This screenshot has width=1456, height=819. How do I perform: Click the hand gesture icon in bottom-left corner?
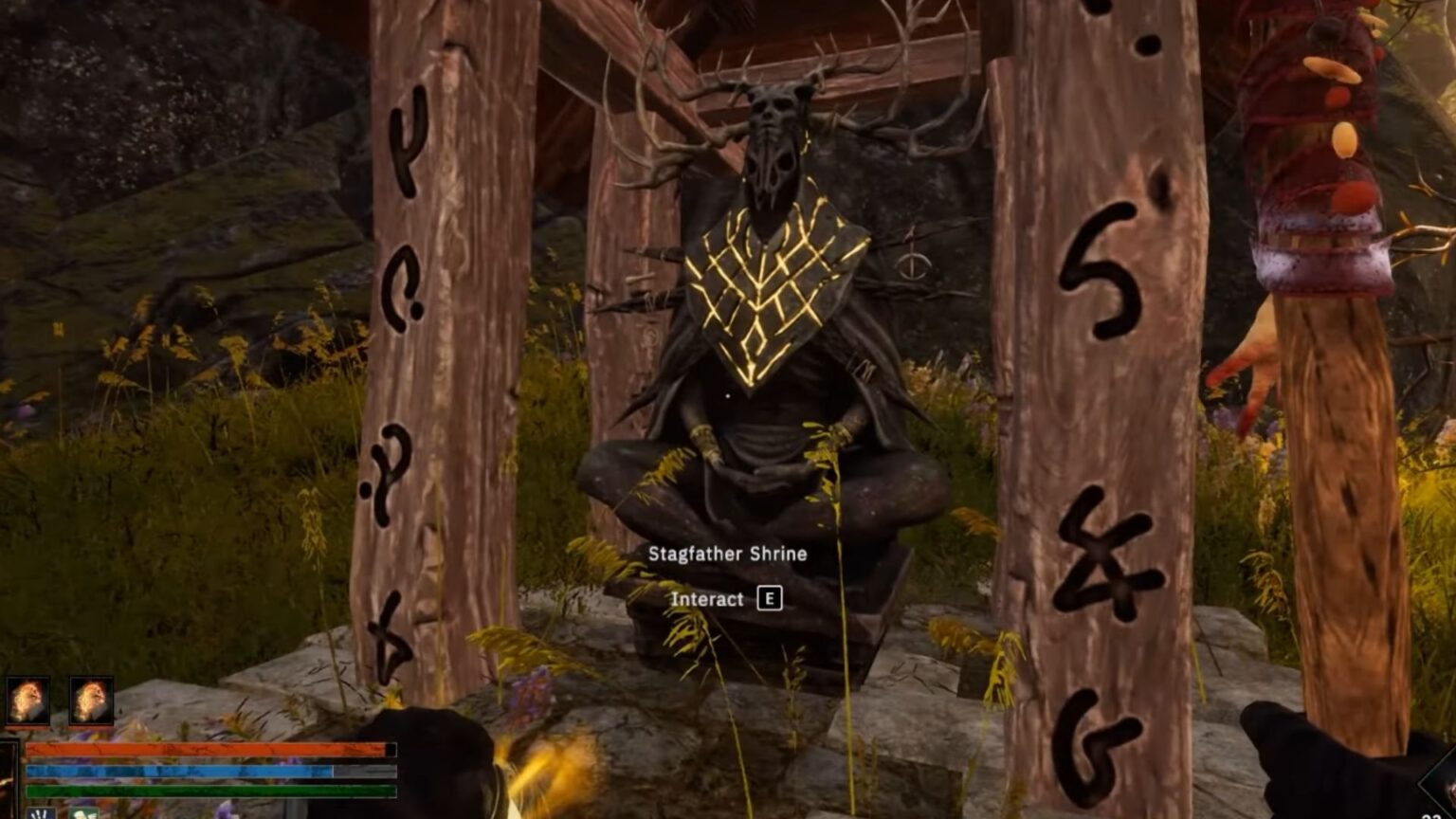[x=41, y=814]
